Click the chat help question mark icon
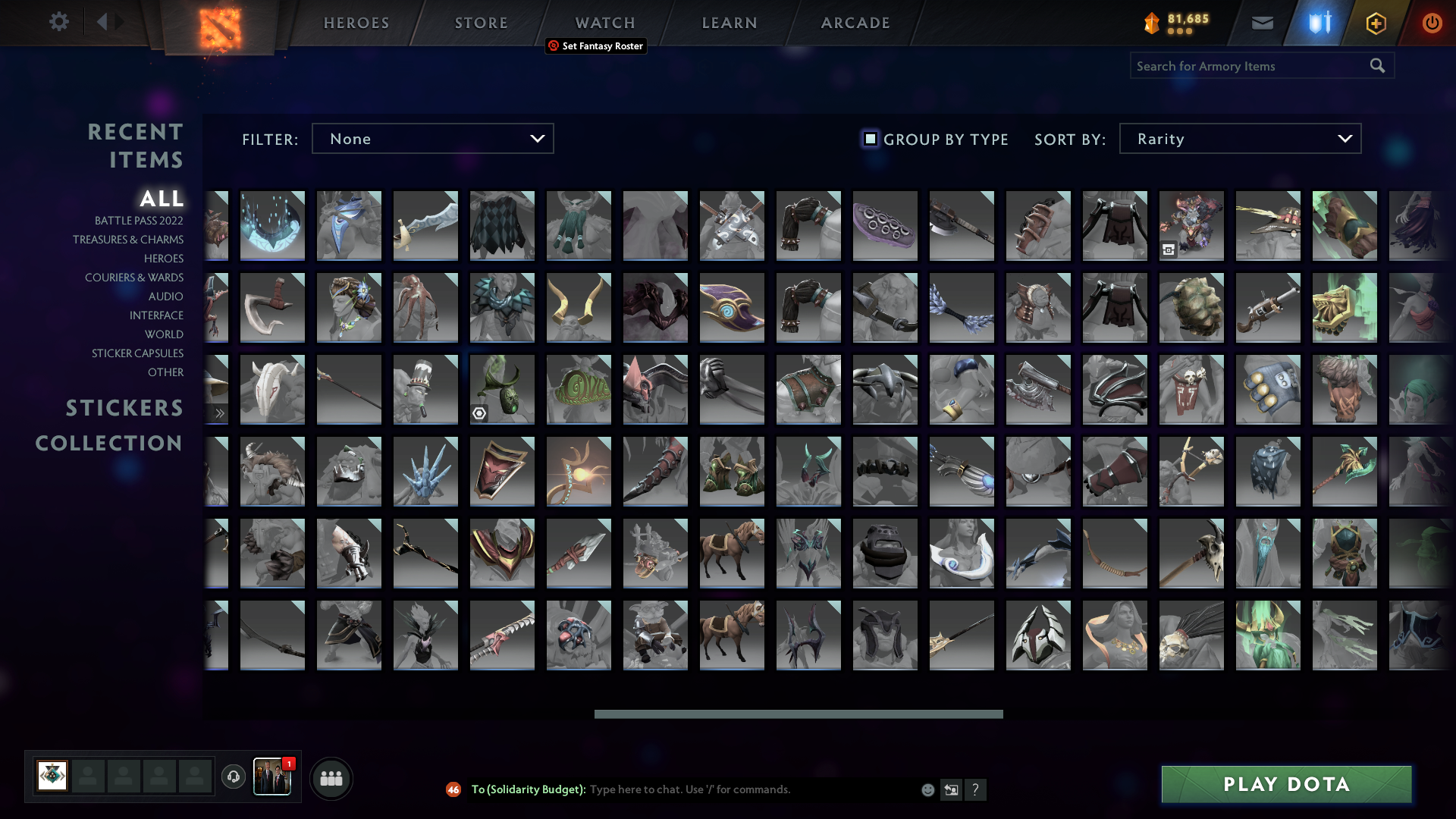This screenshot has height=819, width=1456. (x=977, y=790)
